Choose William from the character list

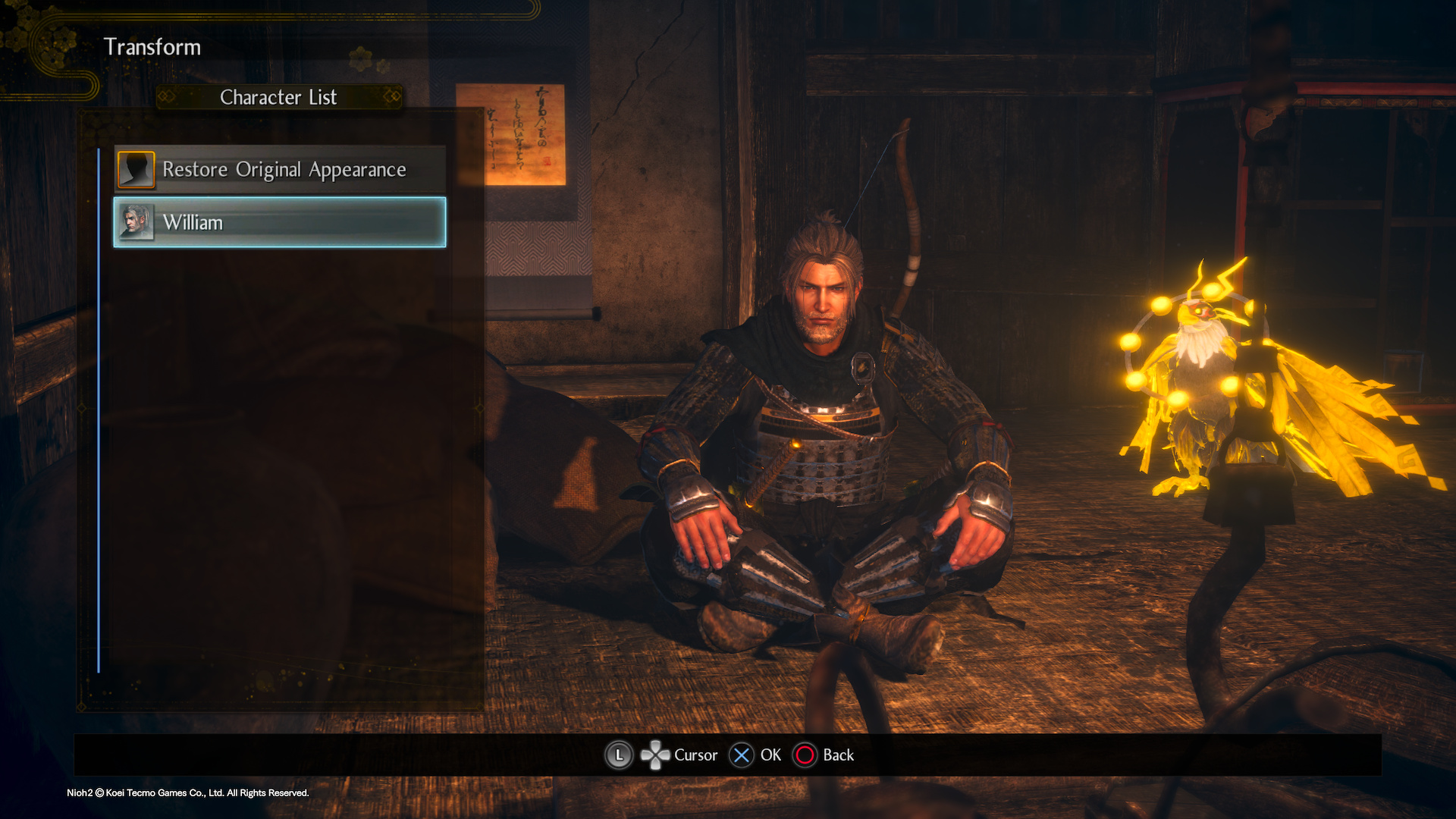click(280, 222)
